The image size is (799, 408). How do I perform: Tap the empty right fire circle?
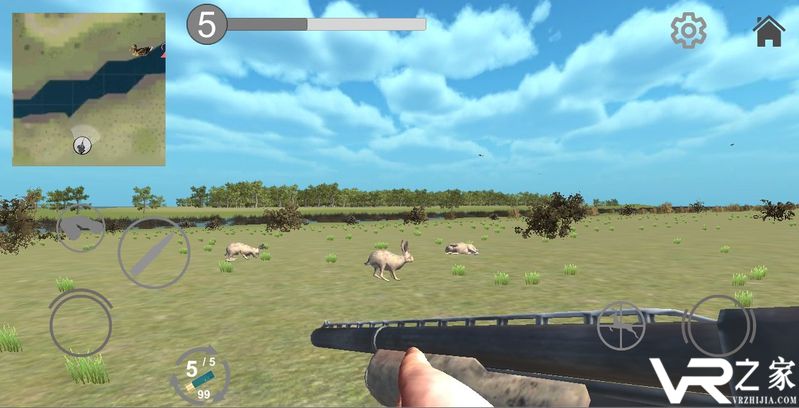coord(717,325)
